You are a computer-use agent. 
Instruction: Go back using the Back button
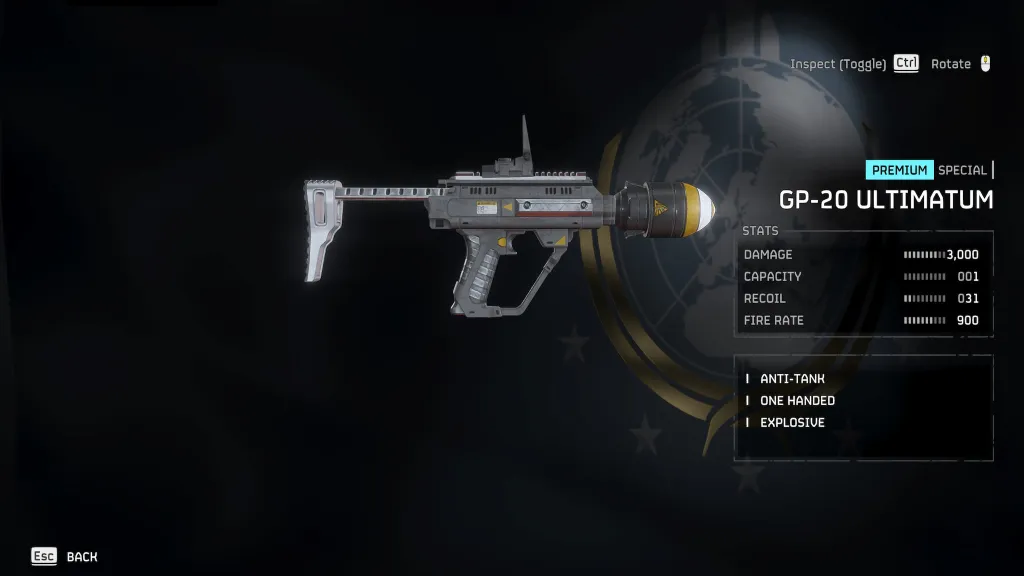pos(66,556)
